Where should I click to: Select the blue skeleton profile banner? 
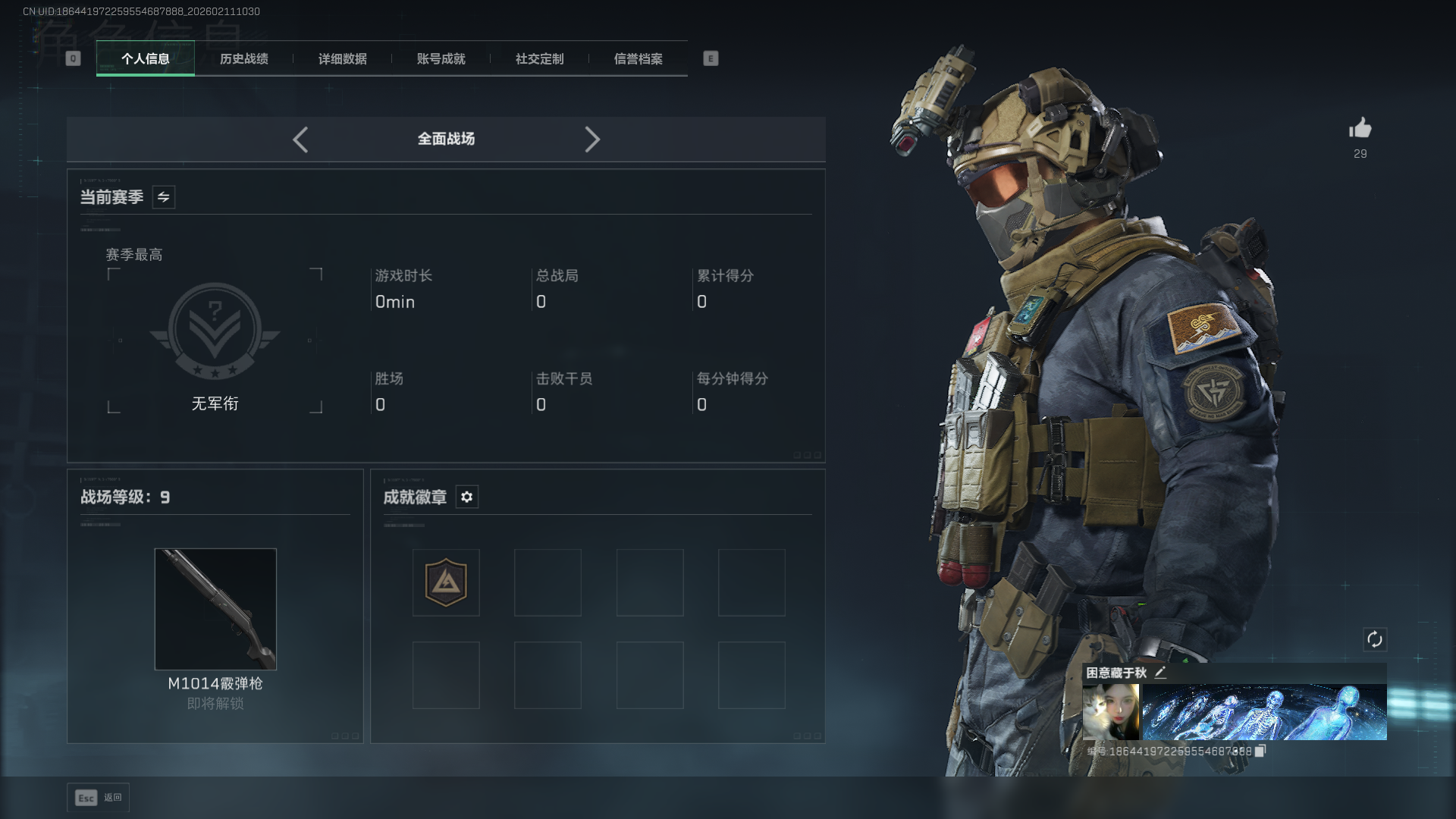[1264, 712]
